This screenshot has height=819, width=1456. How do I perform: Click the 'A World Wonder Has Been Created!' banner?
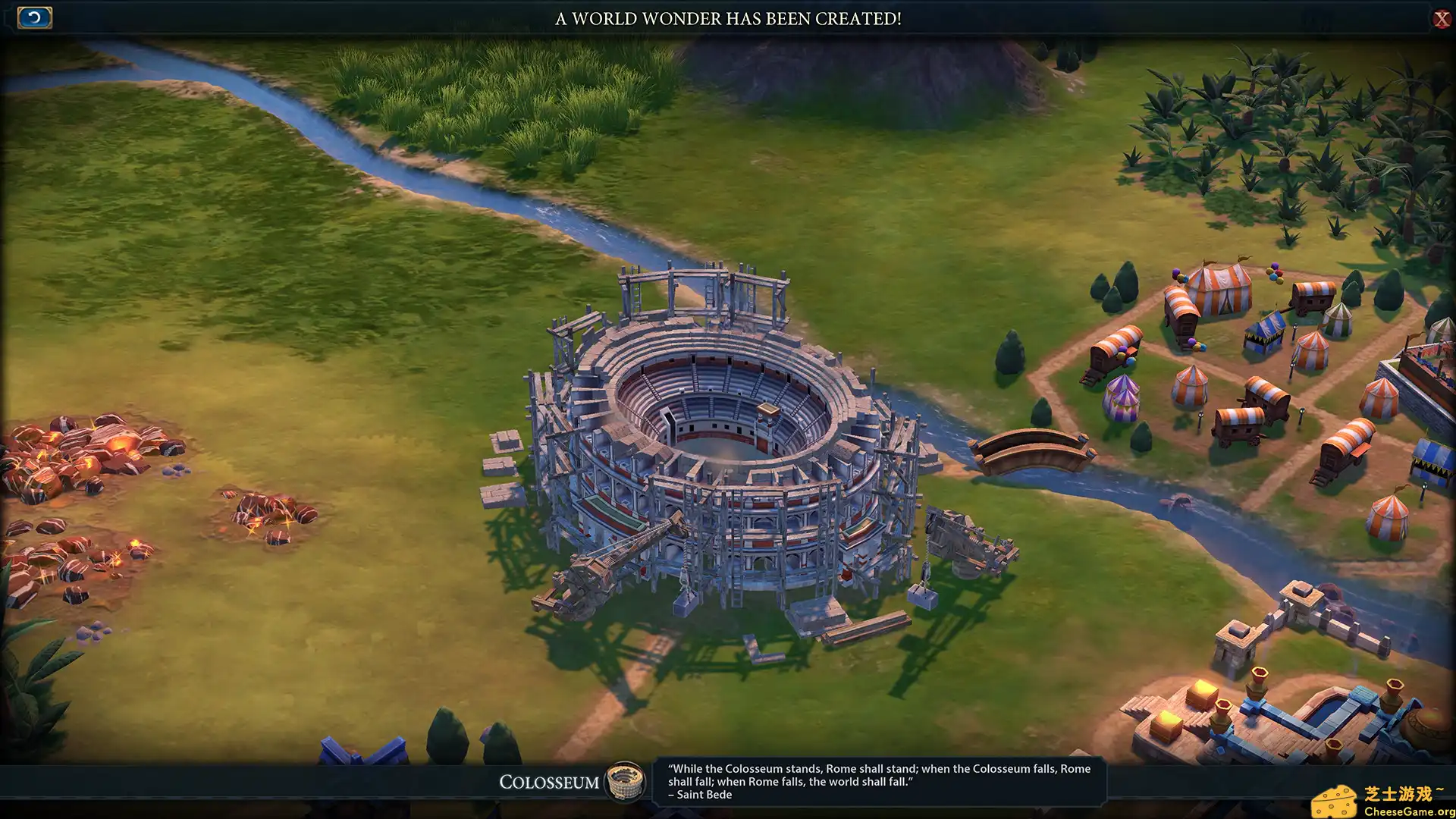728,20
